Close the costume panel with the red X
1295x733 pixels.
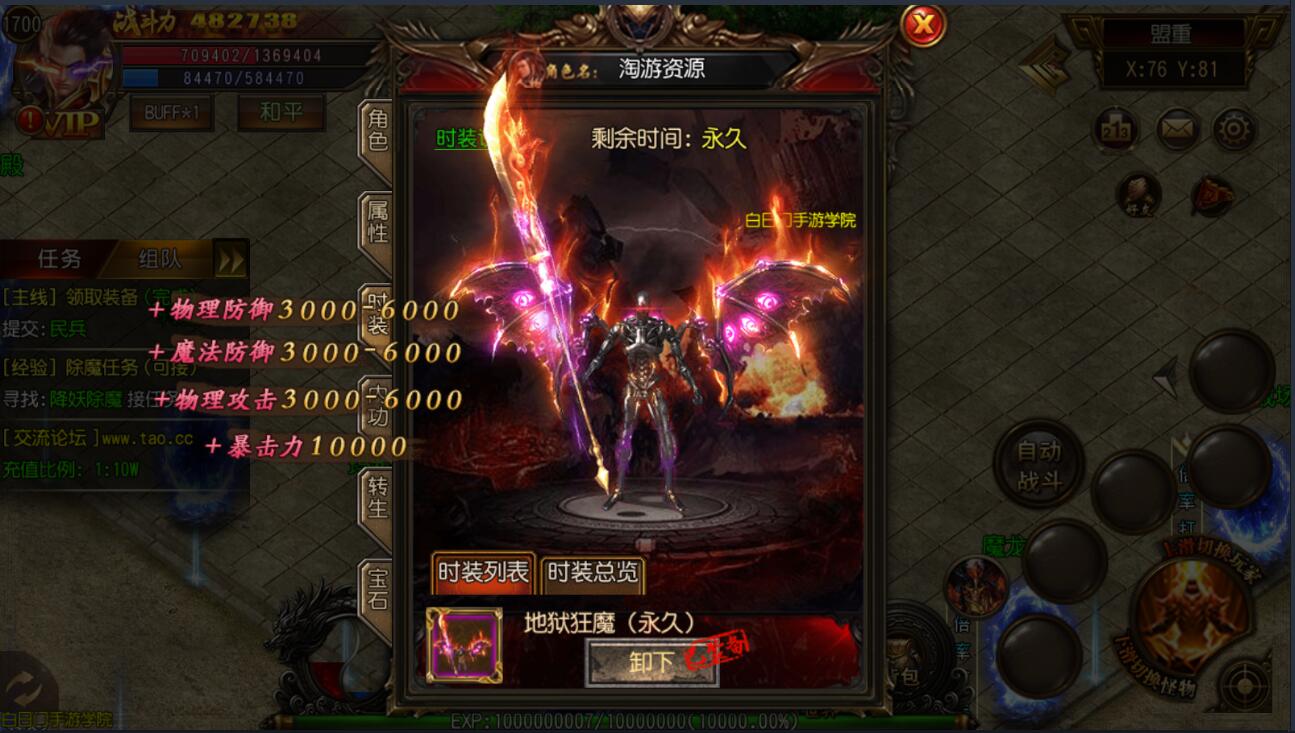pos(923,25)
